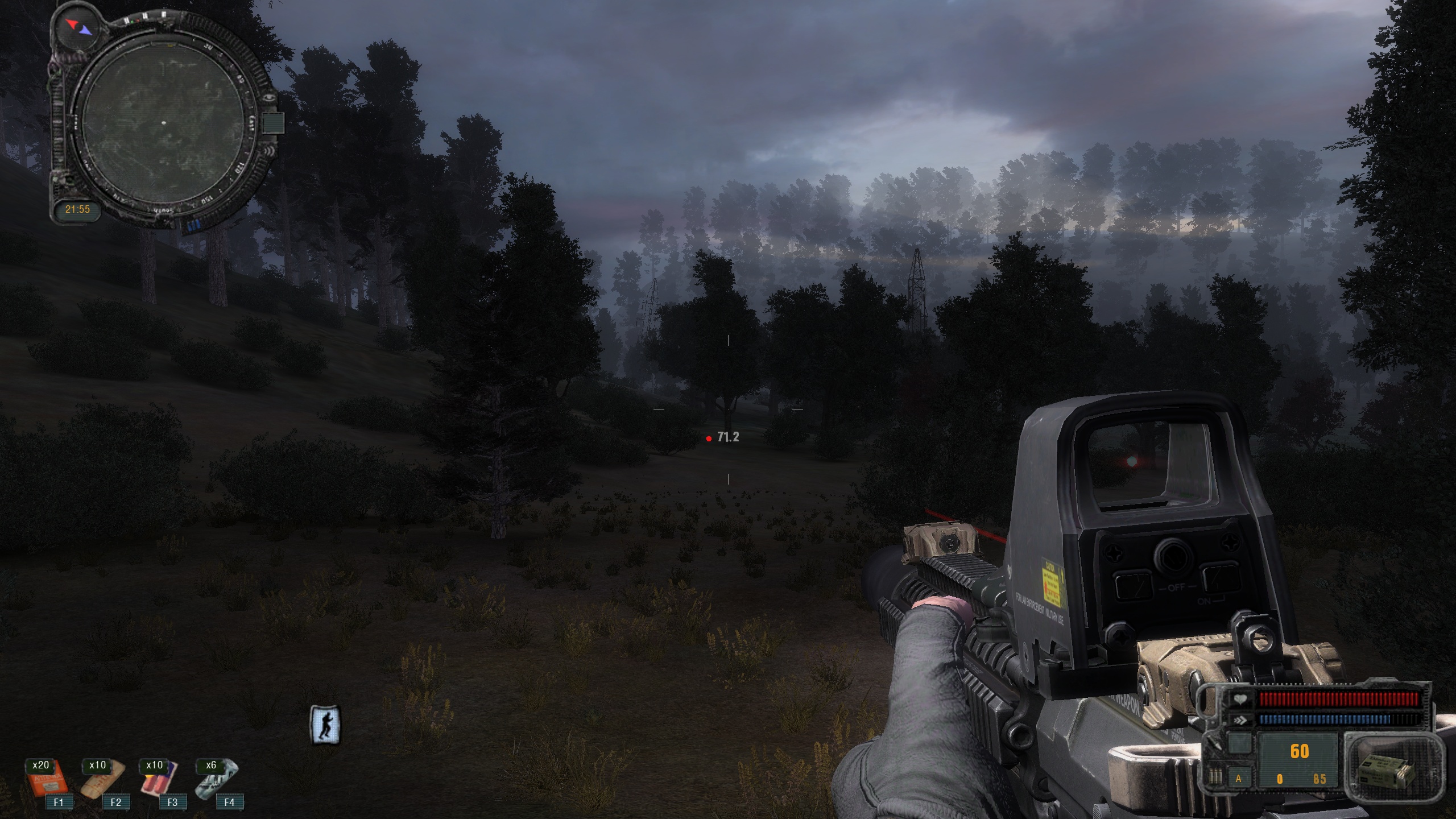Image resolution: width=1456 pixels, height=819 pixels.
Task: Click the compass arrow above the minimap
Action: click(x=78, y=26)
